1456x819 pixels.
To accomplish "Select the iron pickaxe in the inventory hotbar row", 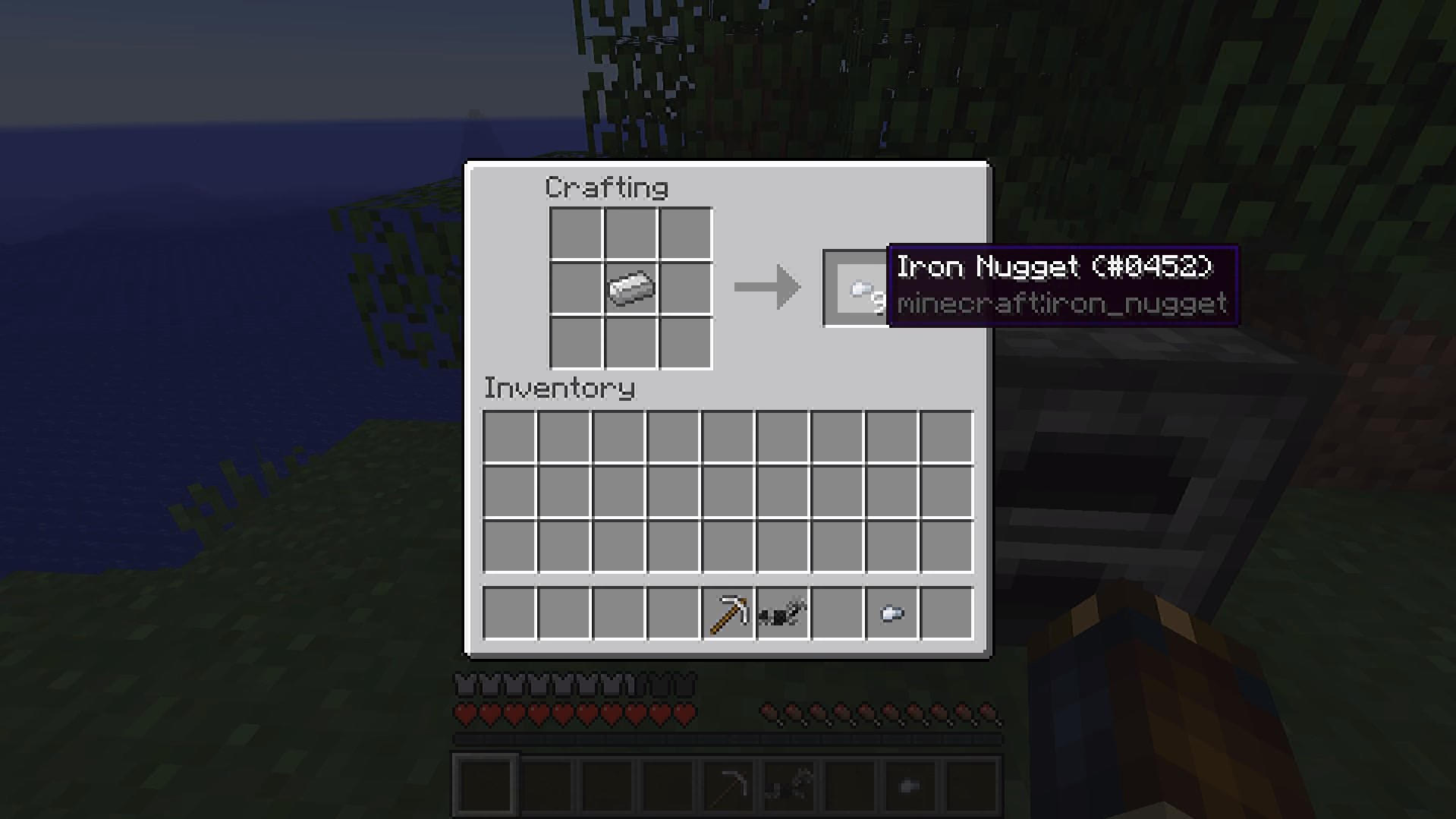I will [728, 613].
